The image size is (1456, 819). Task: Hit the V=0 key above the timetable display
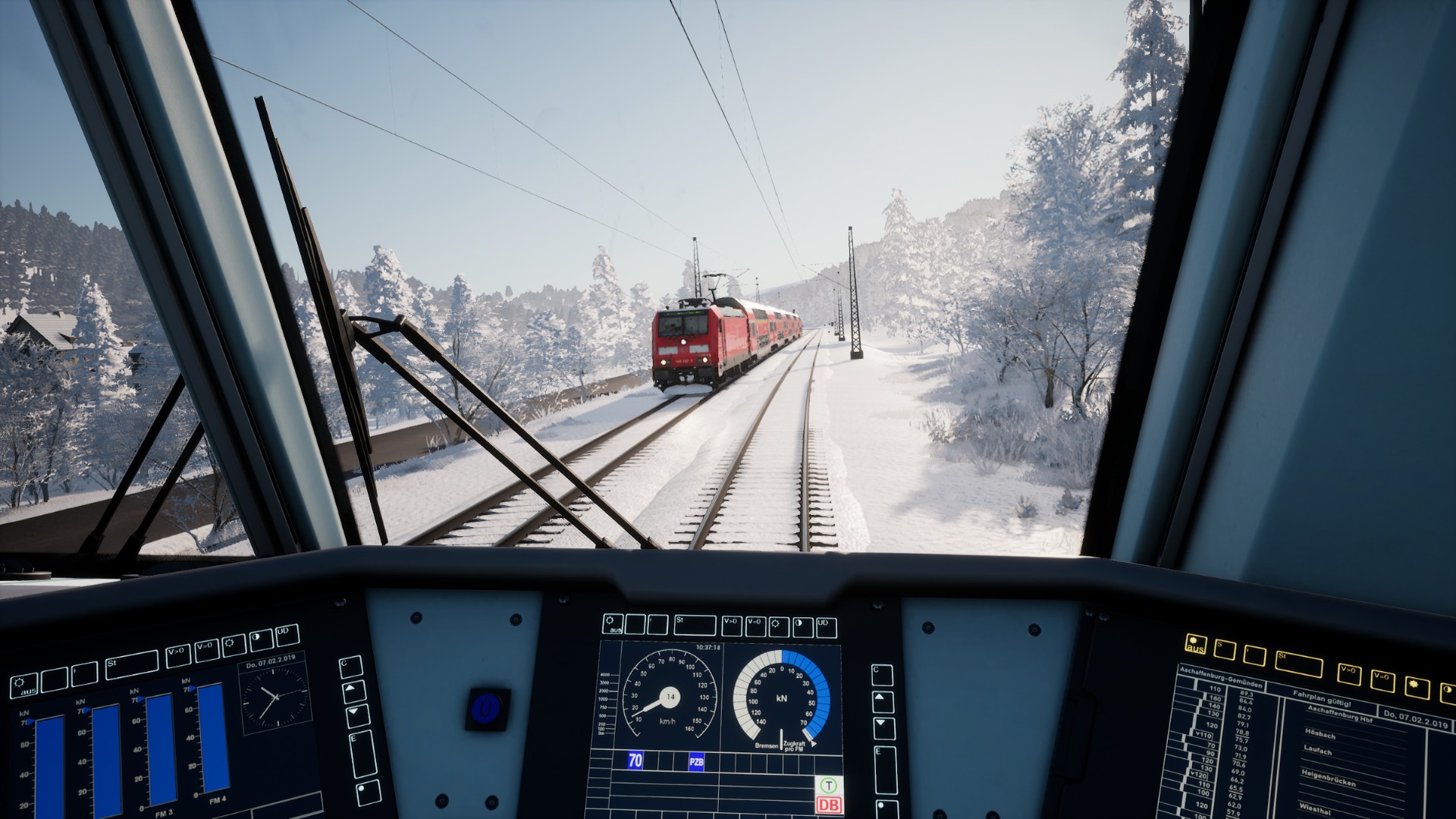tap(1382, 680)
